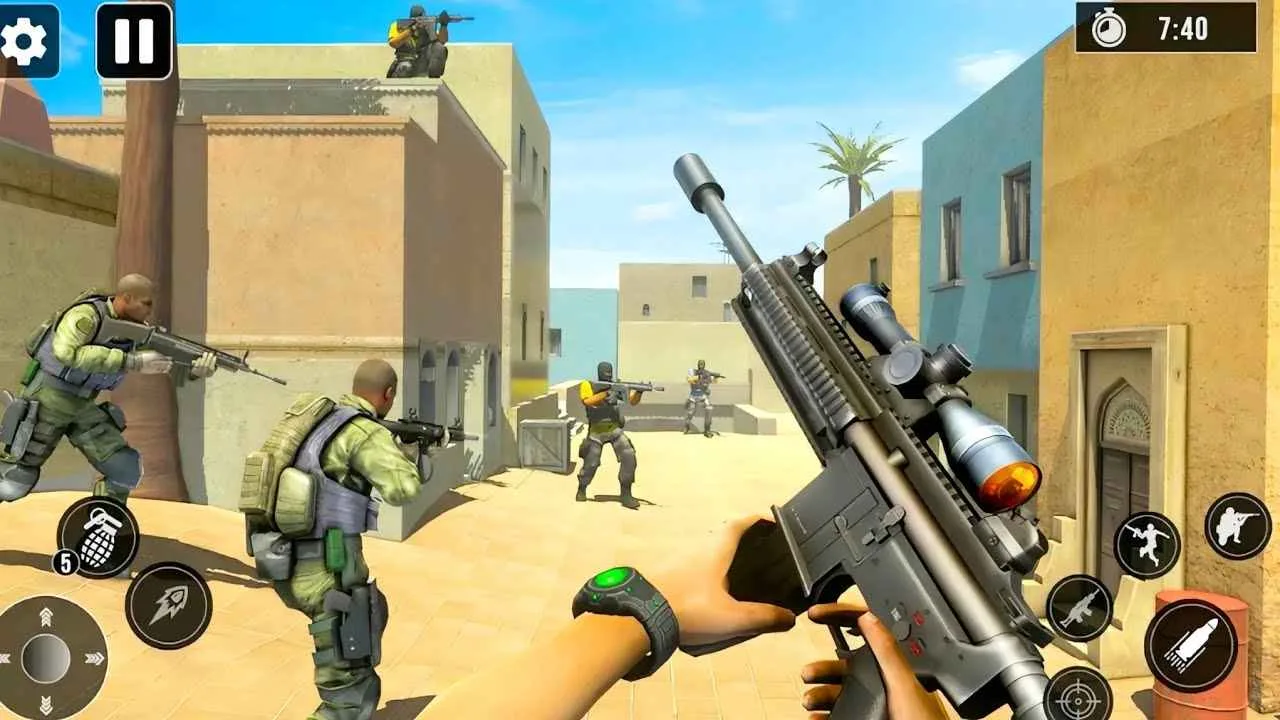Viewport: 1280px width, 720px height.
Task: Open the settings gear menu
Action: pos(24,41)
